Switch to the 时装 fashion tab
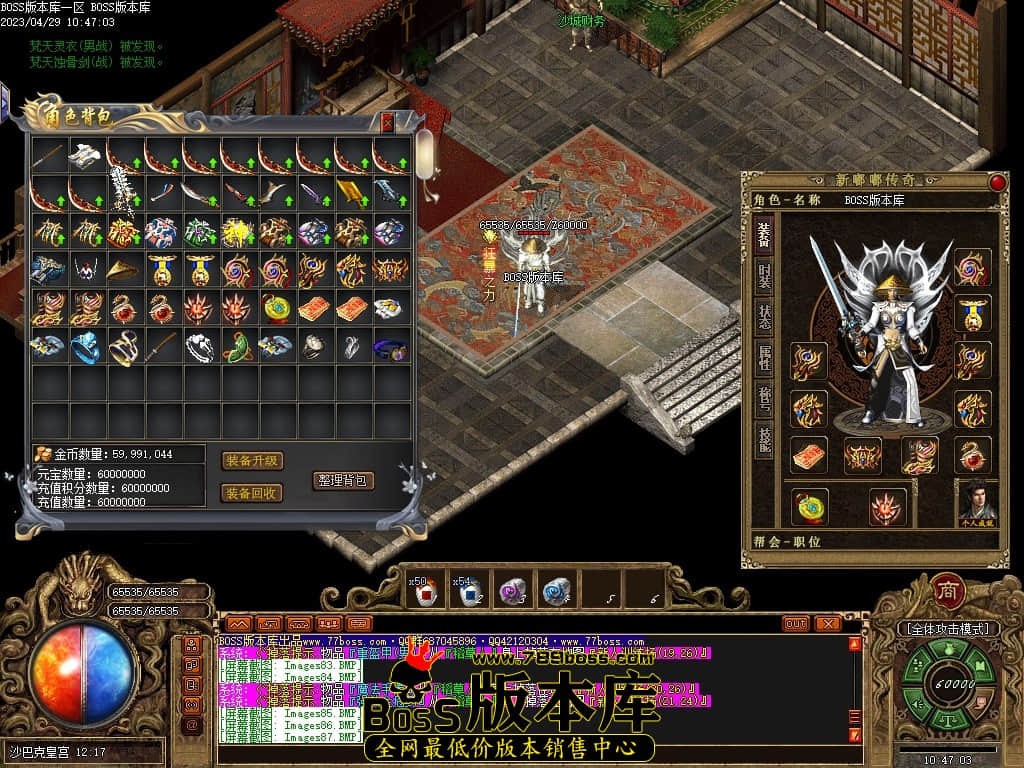This screenshot has height=768, width=1024. coord(764,279)
